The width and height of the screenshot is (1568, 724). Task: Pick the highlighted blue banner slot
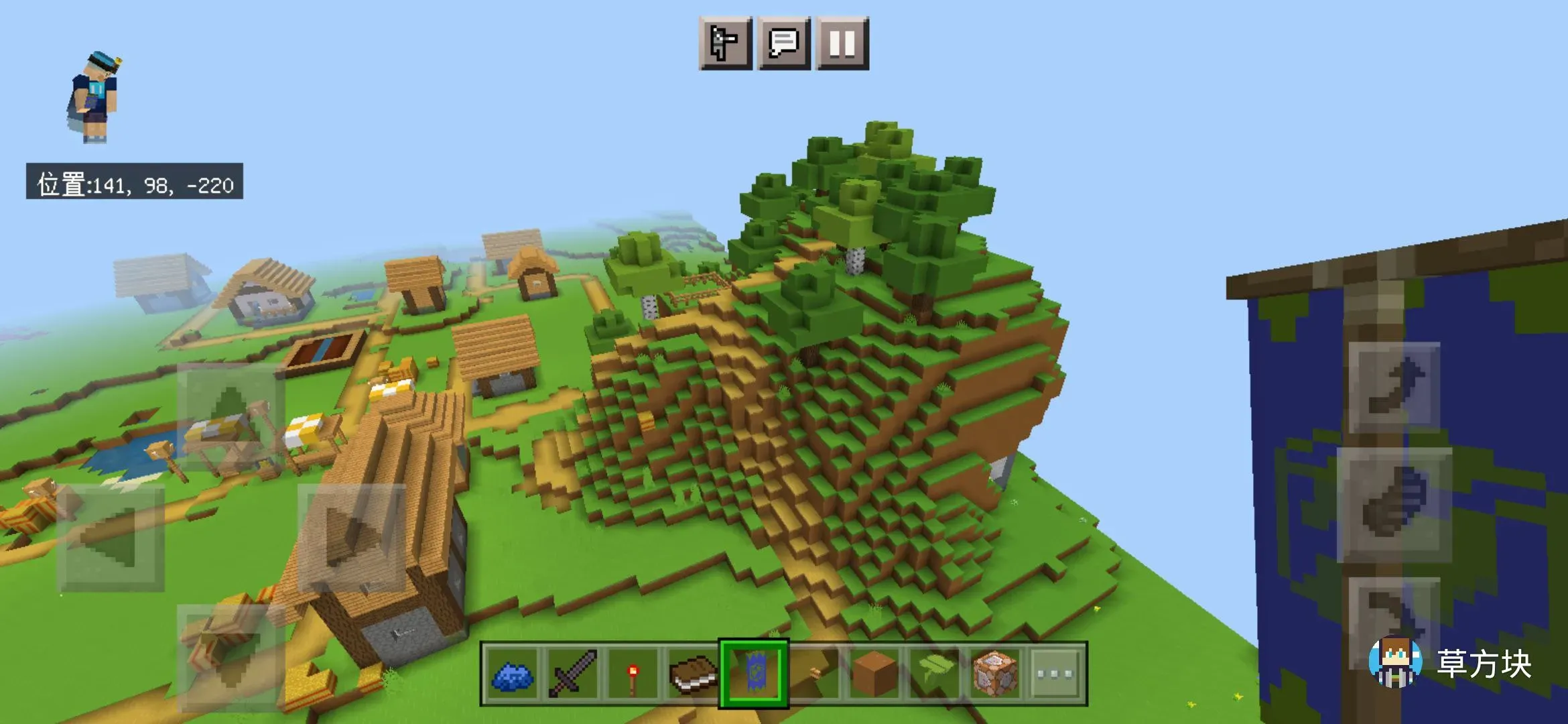tap(753, 674)
